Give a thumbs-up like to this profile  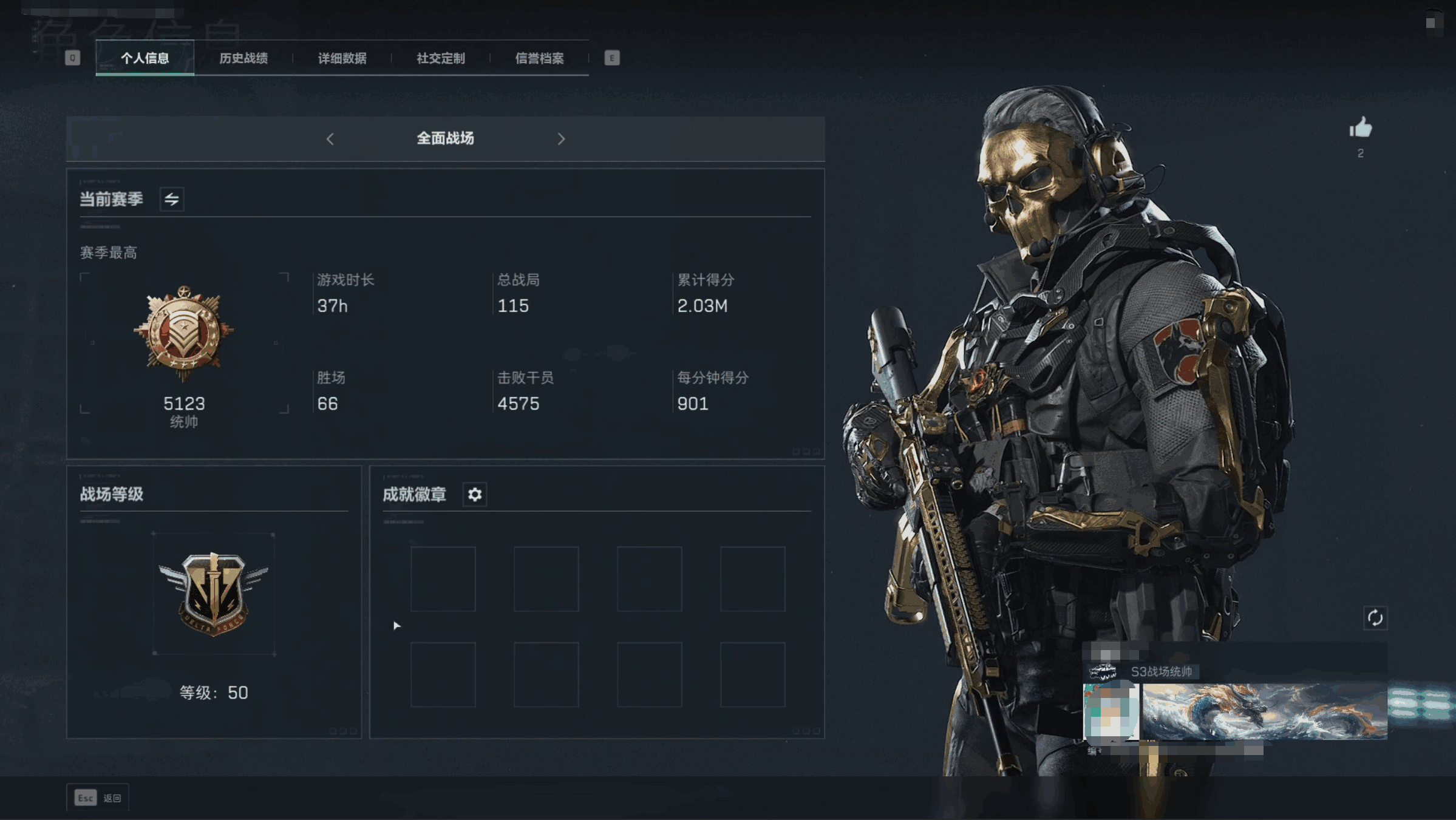pos(1361,128)
